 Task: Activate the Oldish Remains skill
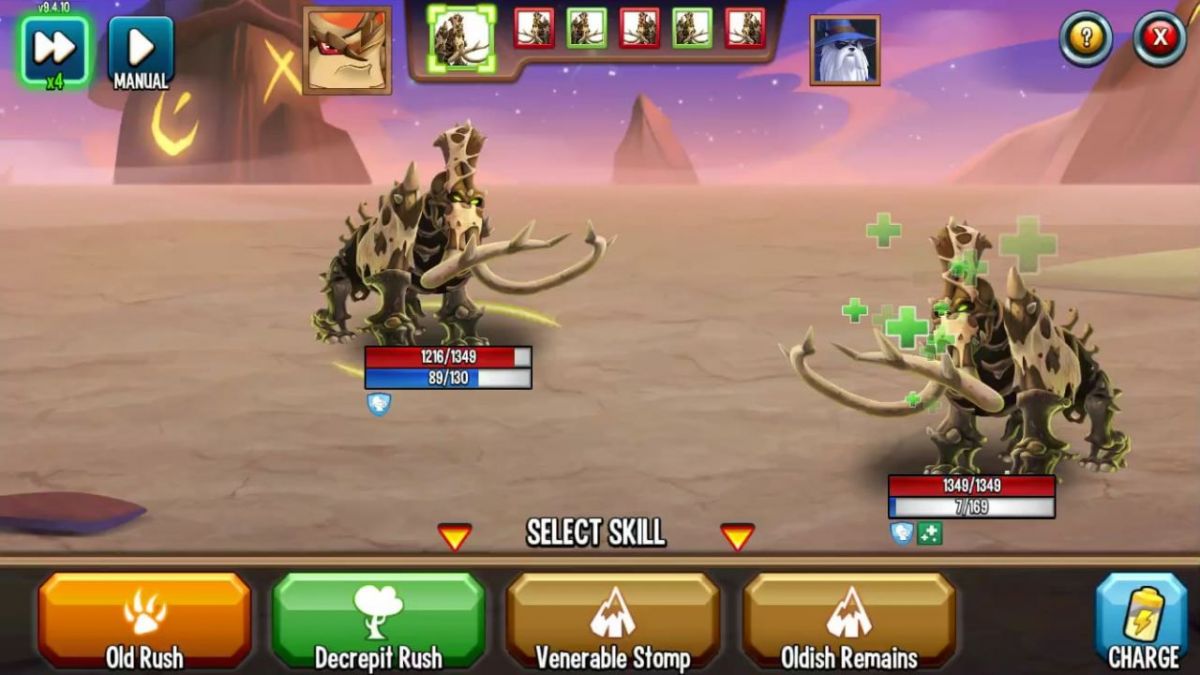(848, 620)
